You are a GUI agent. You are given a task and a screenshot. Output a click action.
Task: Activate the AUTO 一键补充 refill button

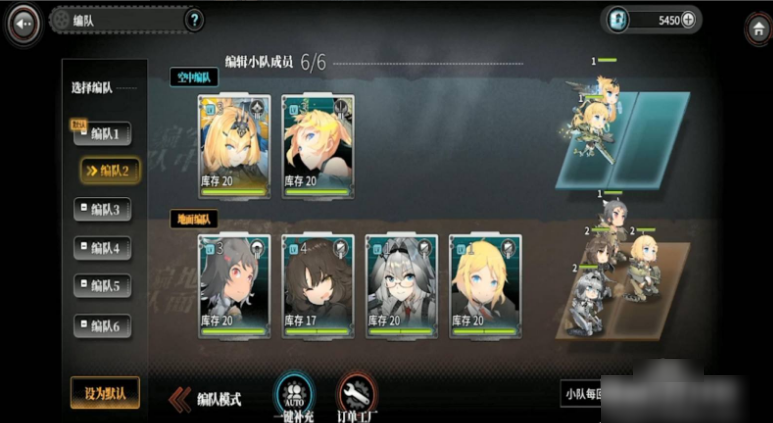tap(293, 395)
